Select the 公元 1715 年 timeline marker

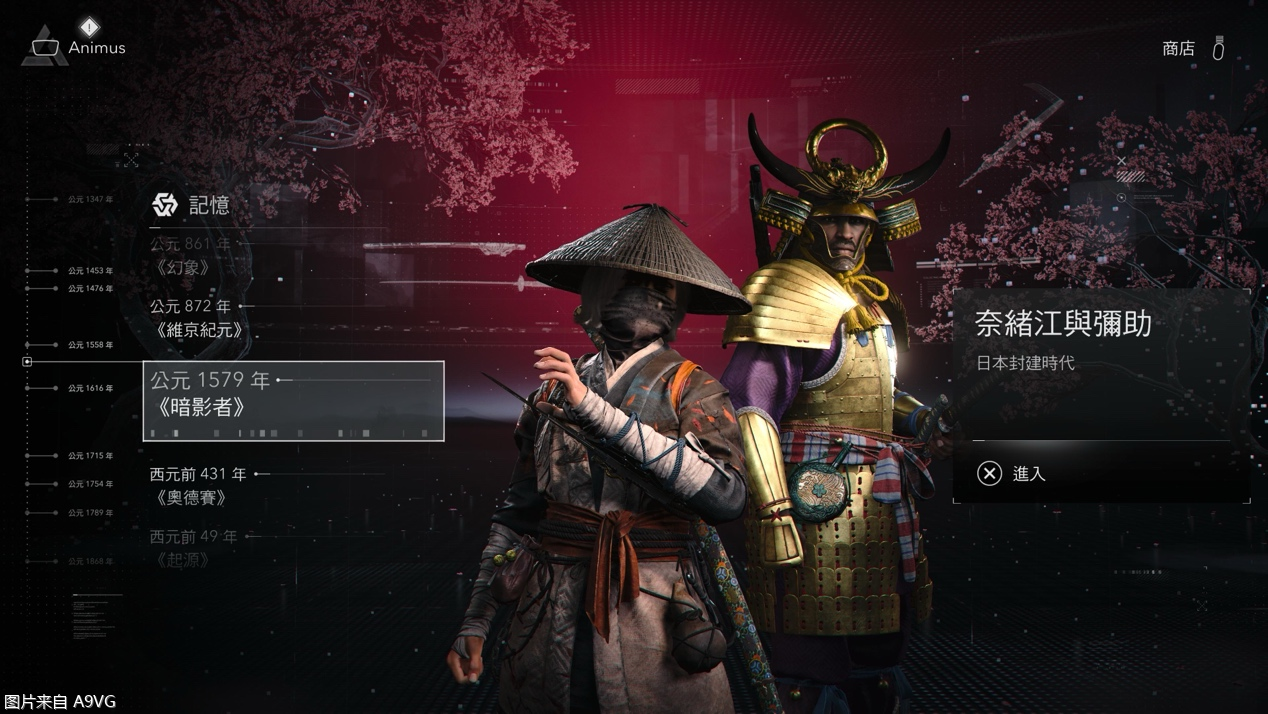pyautogui.click(x=90, y=456)
